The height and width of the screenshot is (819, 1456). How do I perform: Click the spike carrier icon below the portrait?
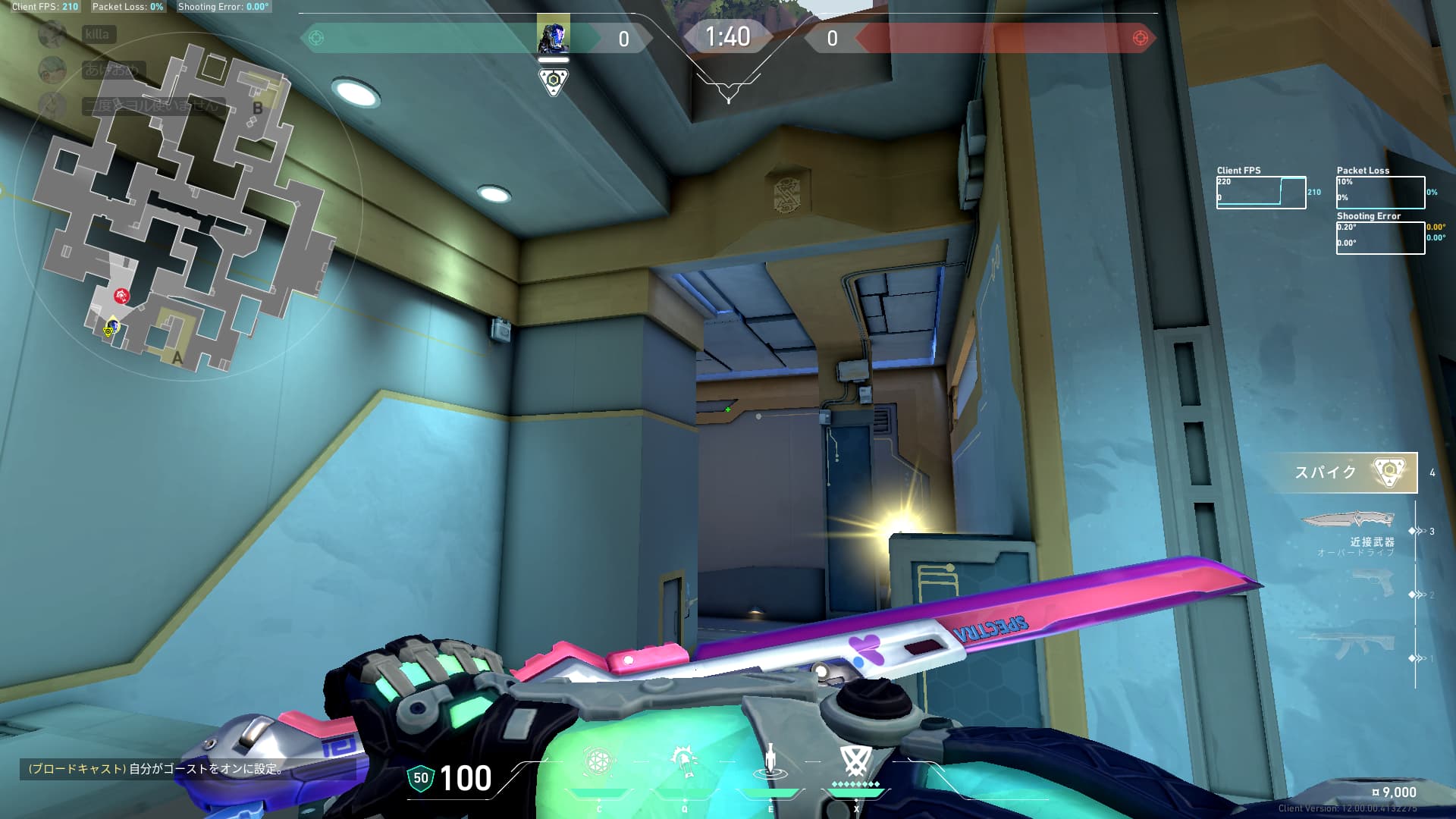pyautogui.click(x=554, y=80)
